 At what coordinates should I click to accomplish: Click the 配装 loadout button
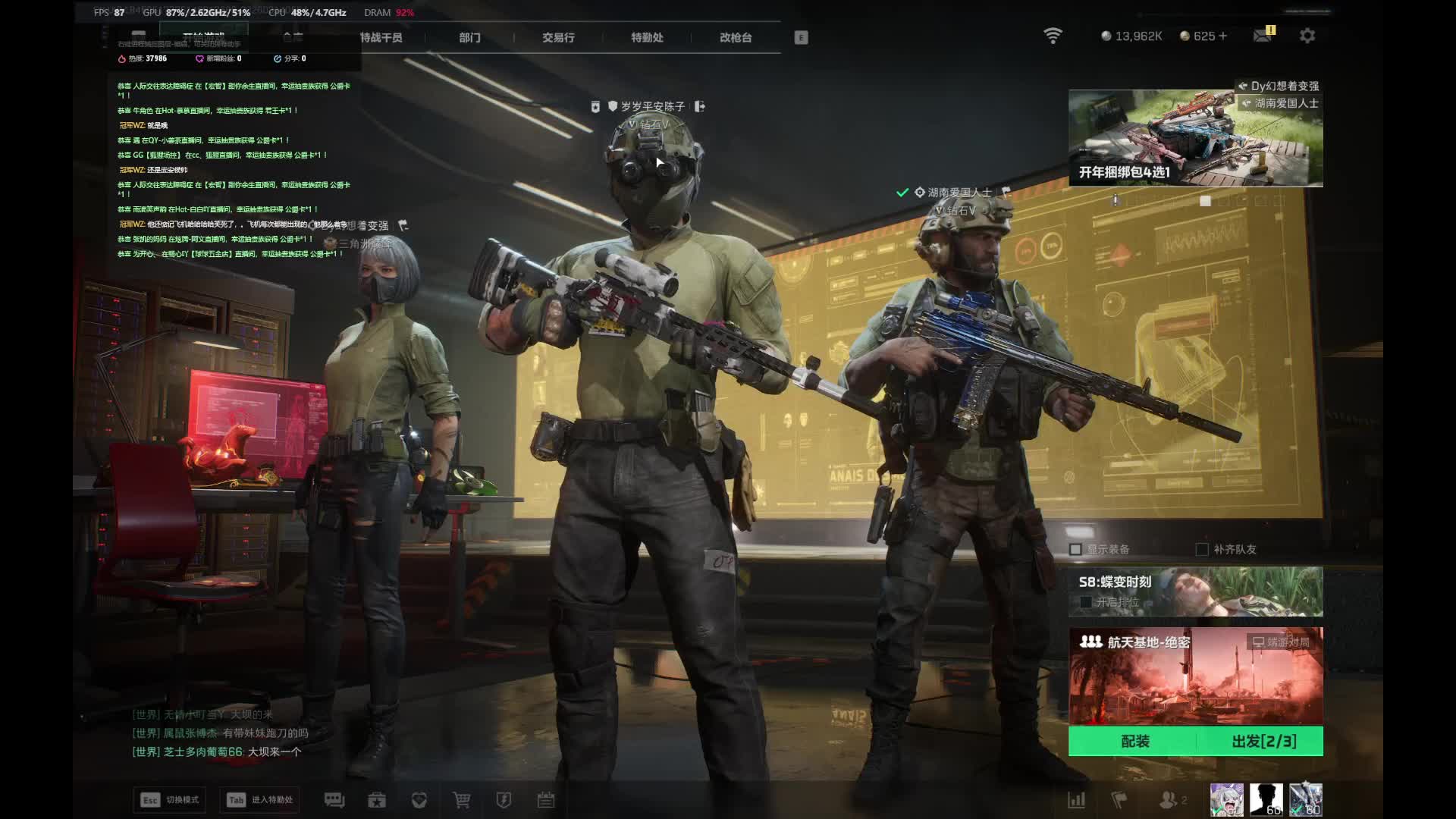(1134, 741)
